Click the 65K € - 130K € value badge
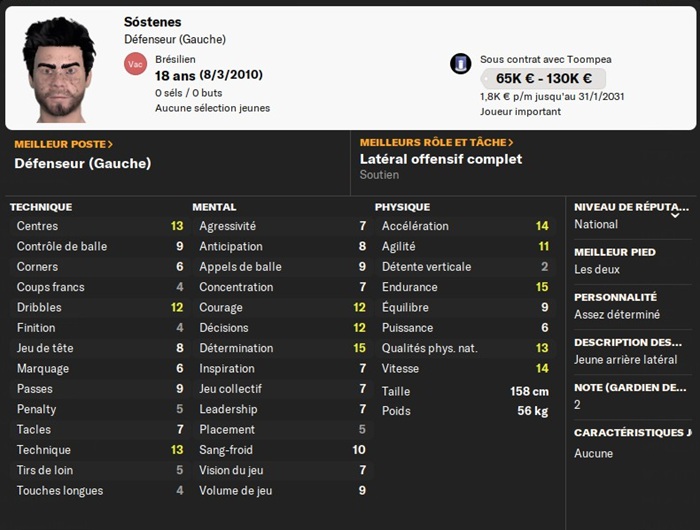 (x=543, y=78)
